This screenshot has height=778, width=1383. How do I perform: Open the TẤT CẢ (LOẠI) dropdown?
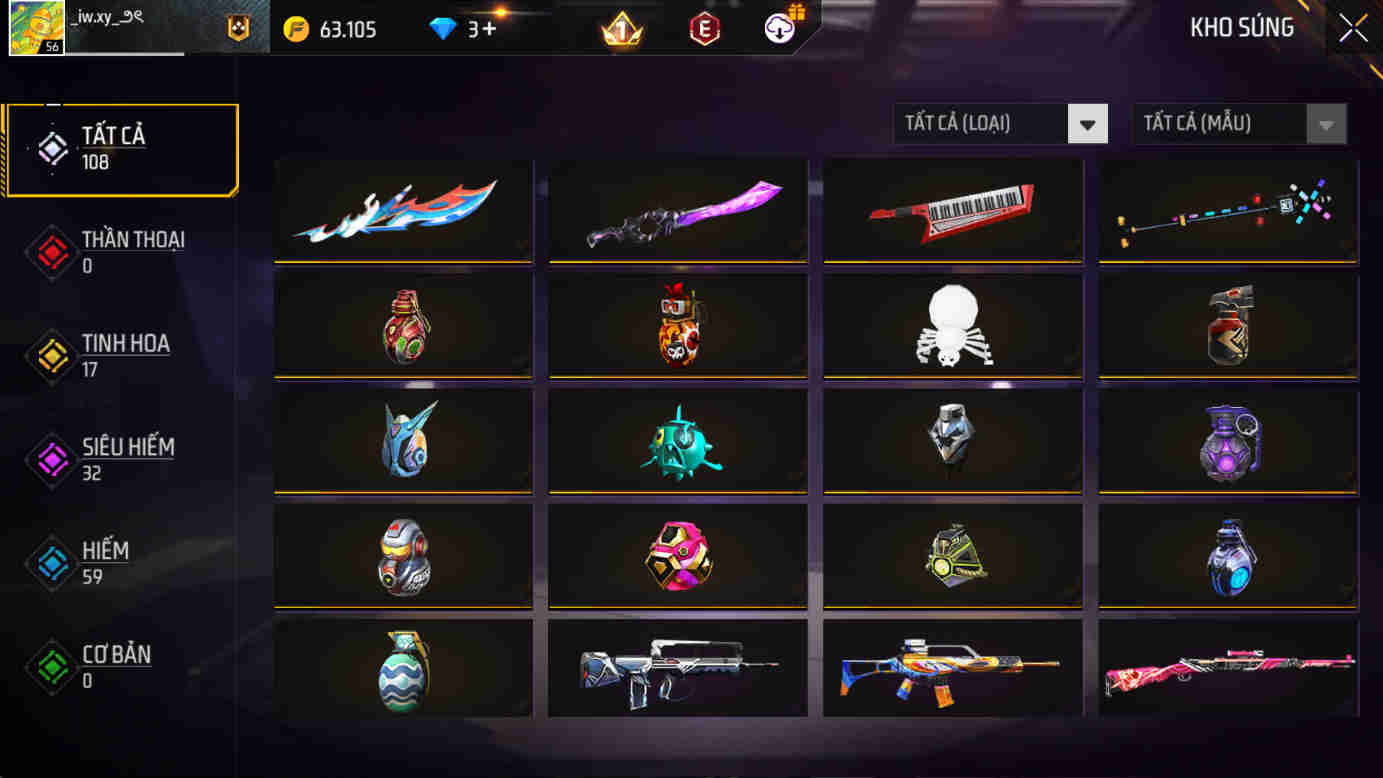[1000, 123]
